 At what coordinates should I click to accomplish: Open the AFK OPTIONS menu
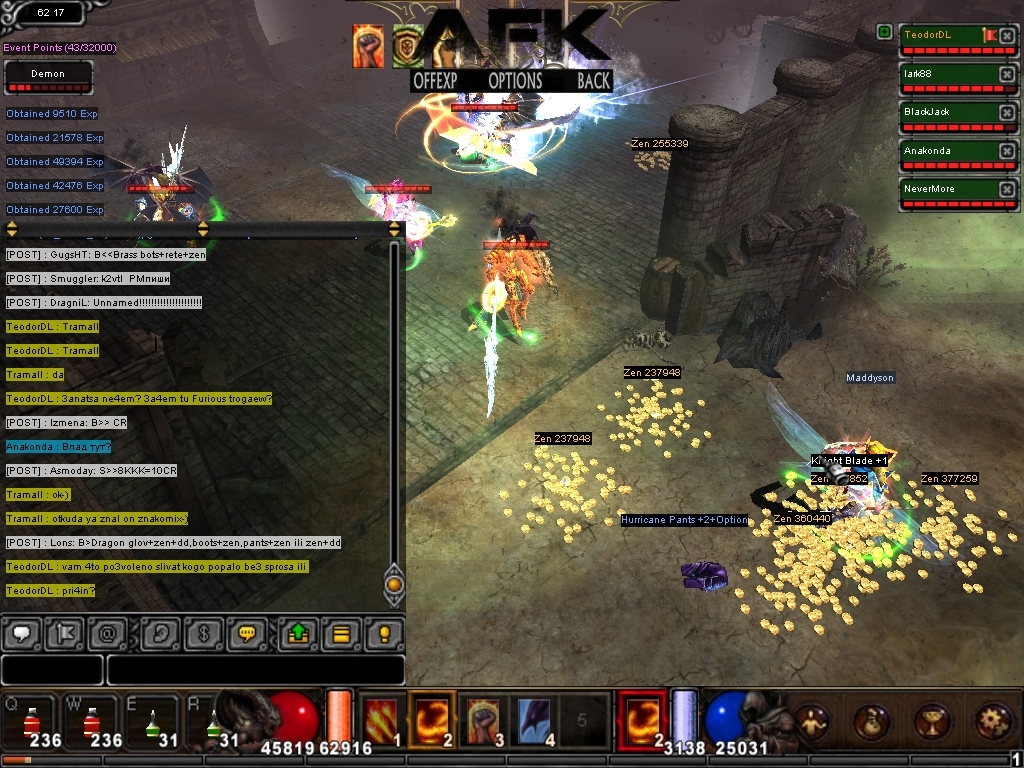coord(515,81)
